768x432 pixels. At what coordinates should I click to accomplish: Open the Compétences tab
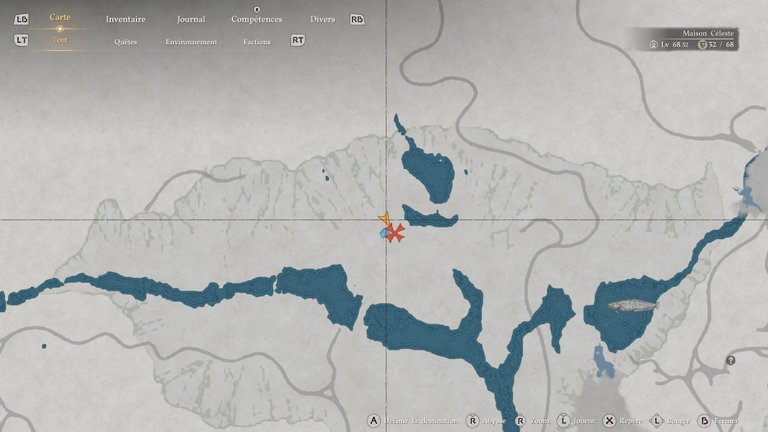pyautogui.click(x=256, y=19)
